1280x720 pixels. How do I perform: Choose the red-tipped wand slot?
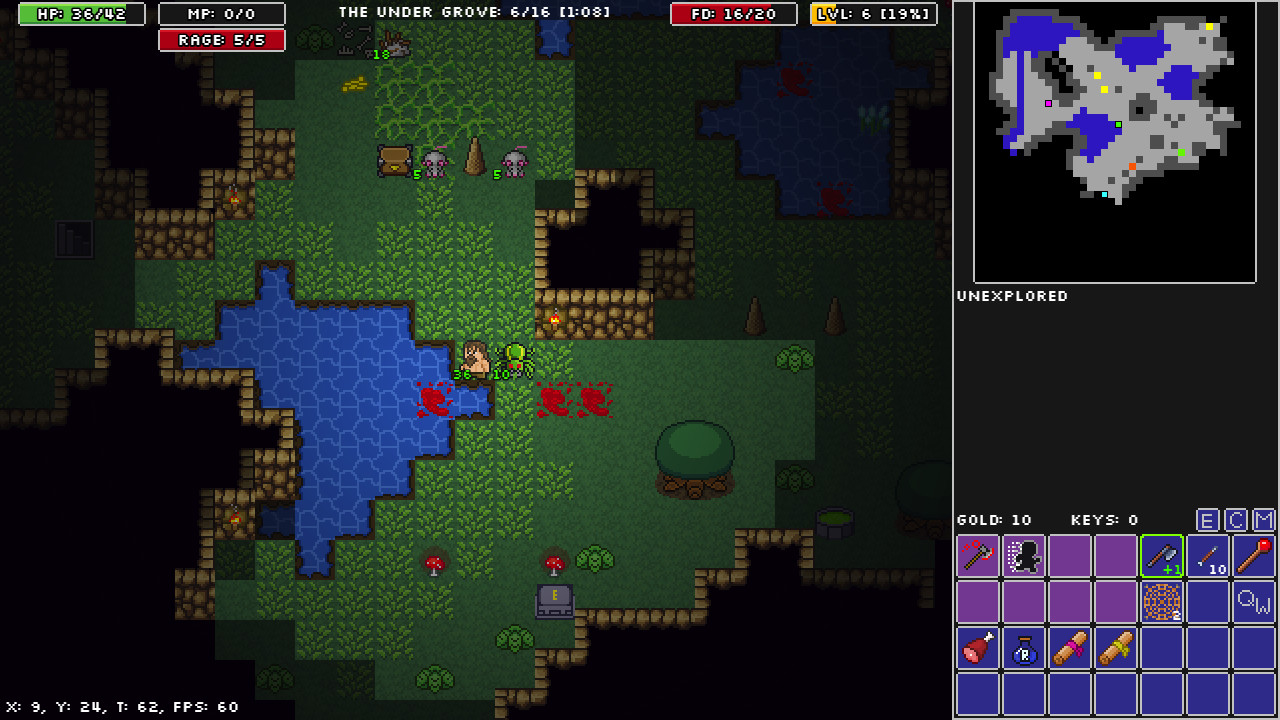(1254, 556)
